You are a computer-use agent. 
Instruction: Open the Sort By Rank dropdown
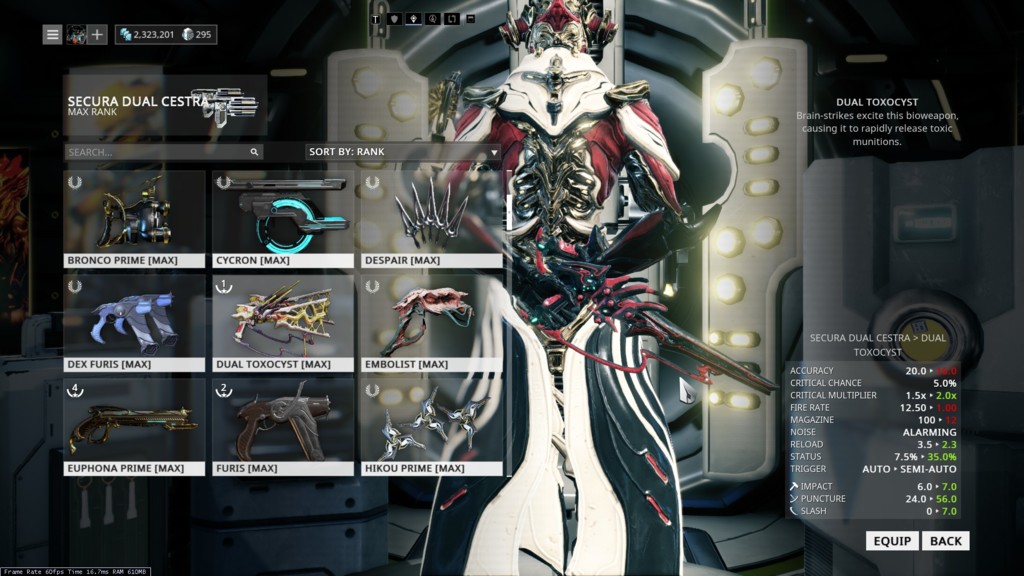403,152
